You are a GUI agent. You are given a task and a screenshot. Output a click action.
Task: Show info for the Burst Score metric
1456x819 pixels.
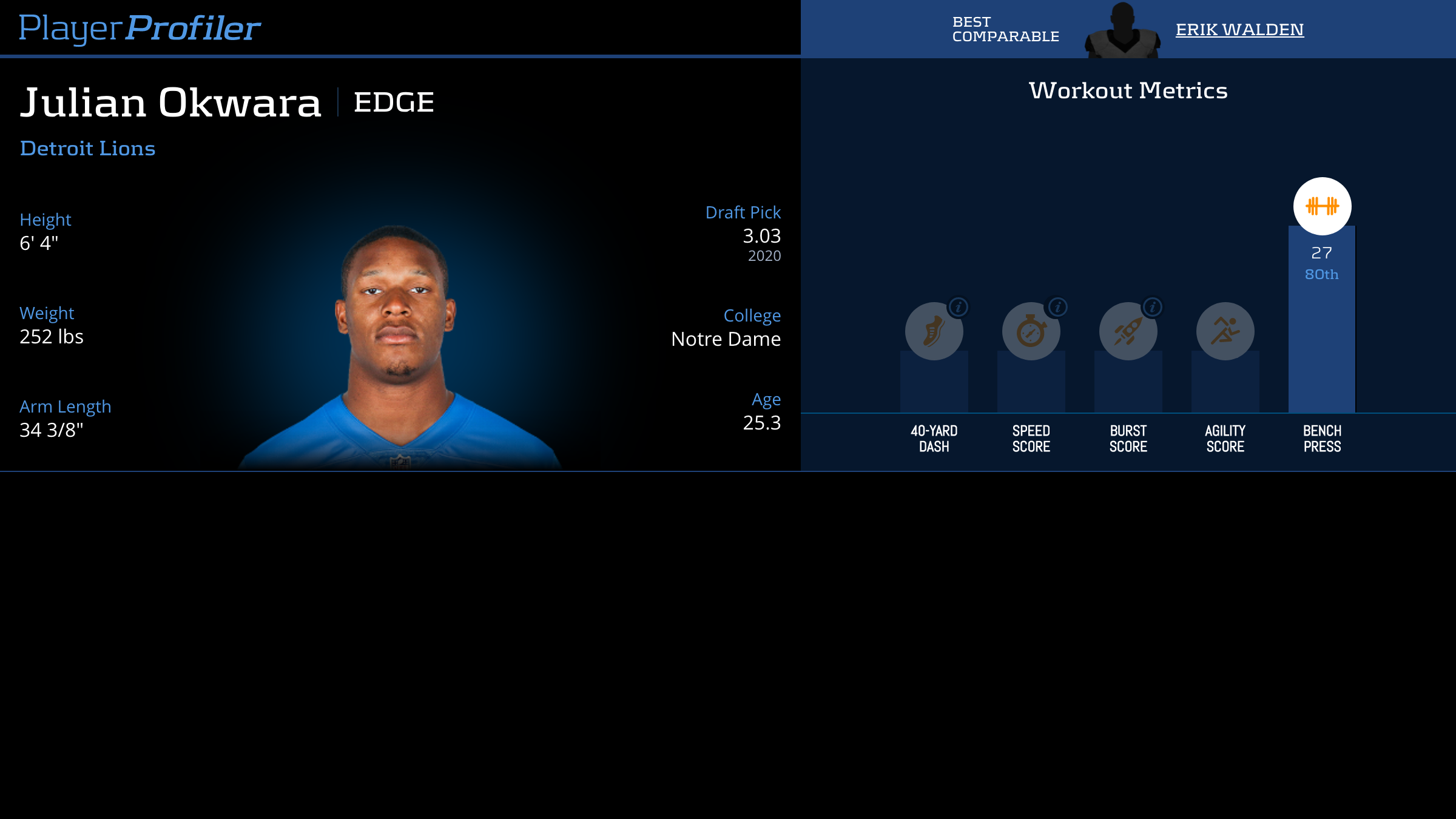pyautogui.click(x=1153, y=307)
